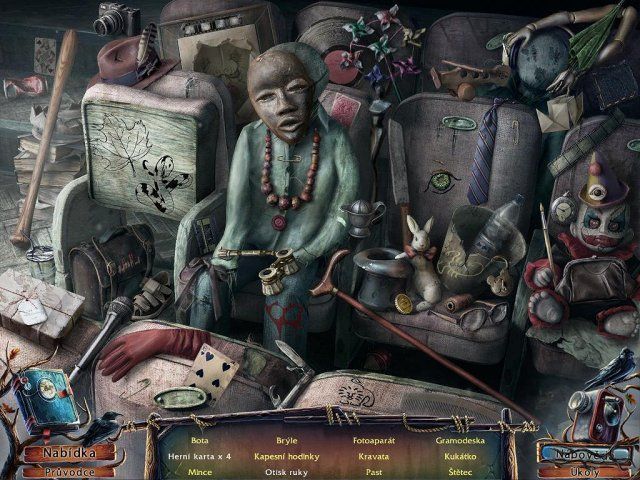Open the Nabídka menu

pyautogui.click(x=69, y=453)
